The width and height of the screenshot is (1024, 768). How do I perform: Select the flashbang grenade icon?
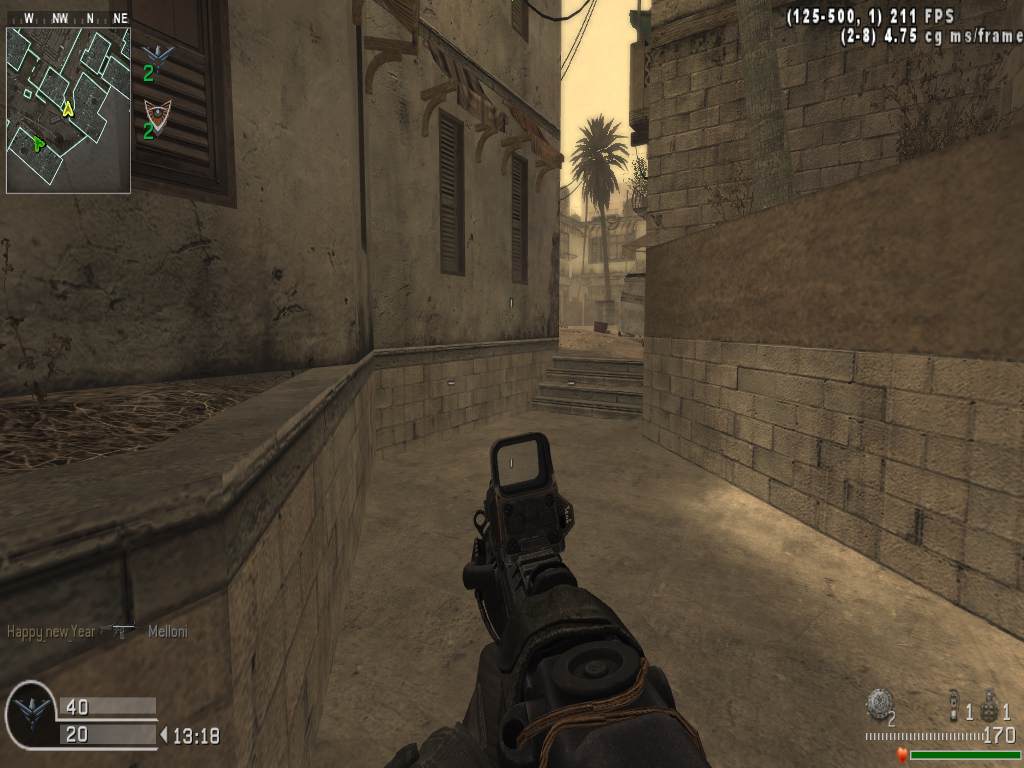click(x=954, y=706)
